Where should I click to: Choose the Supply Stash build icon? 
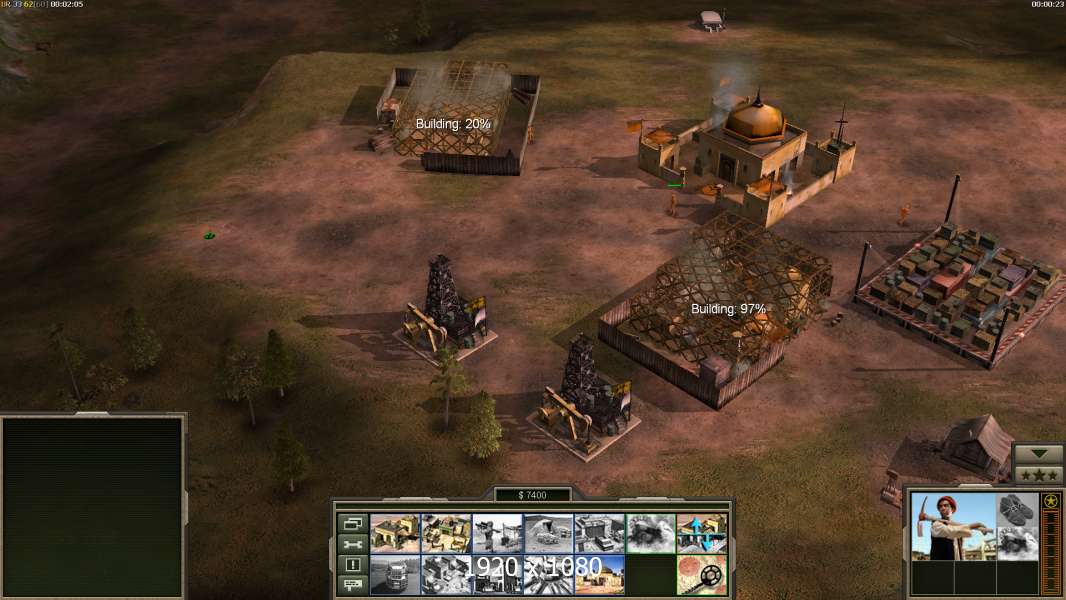coord(446,533)
